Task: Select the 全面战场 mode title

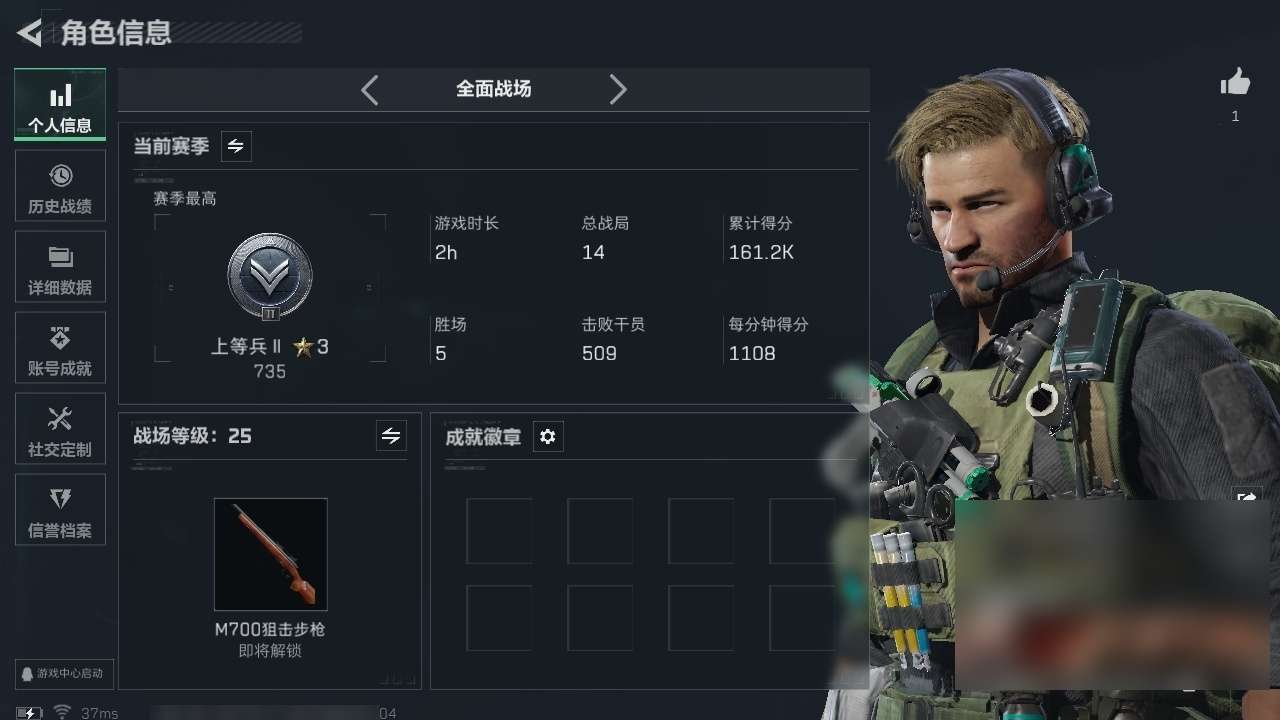Action: point(493,89)
